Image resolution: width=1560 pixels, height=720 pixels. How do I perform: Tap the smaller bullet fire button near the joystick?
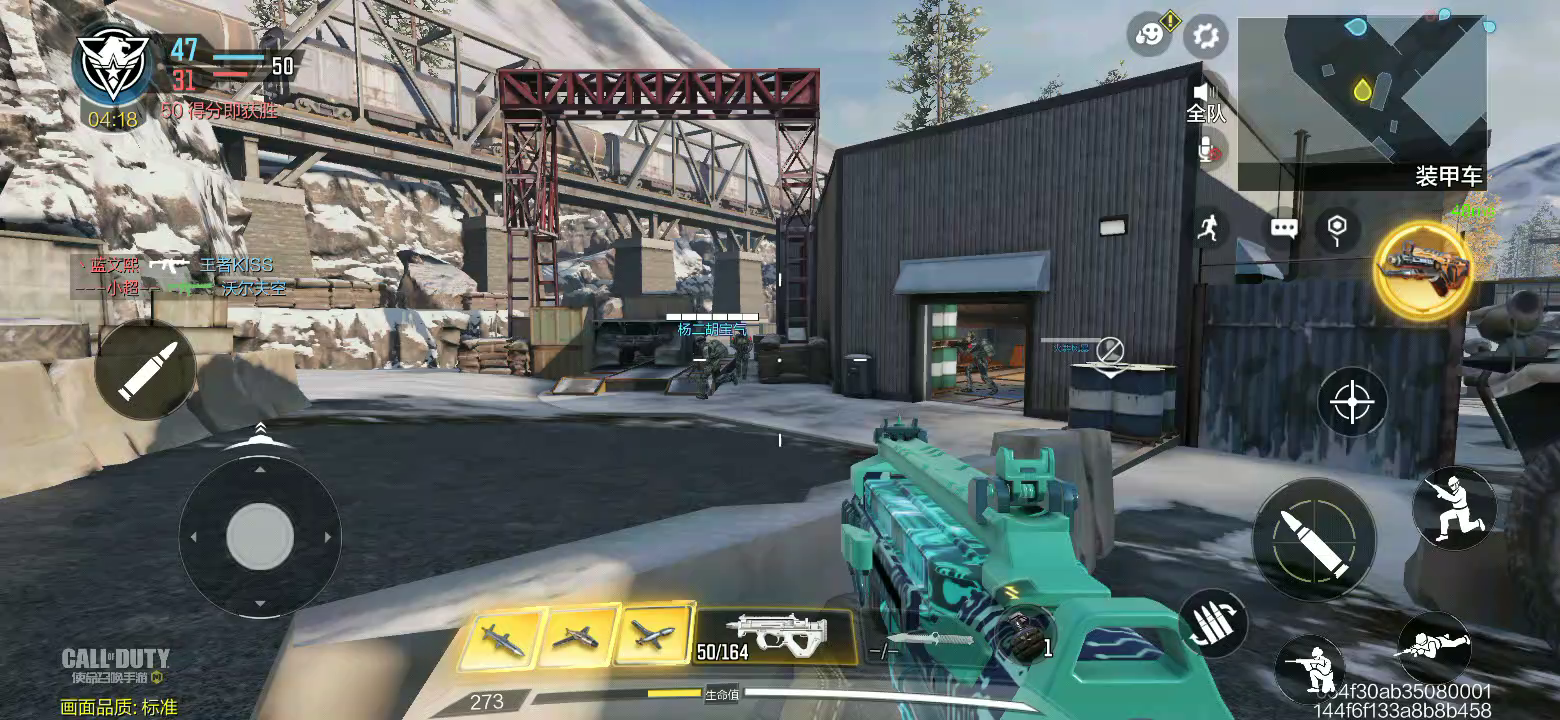coord(146,370)
